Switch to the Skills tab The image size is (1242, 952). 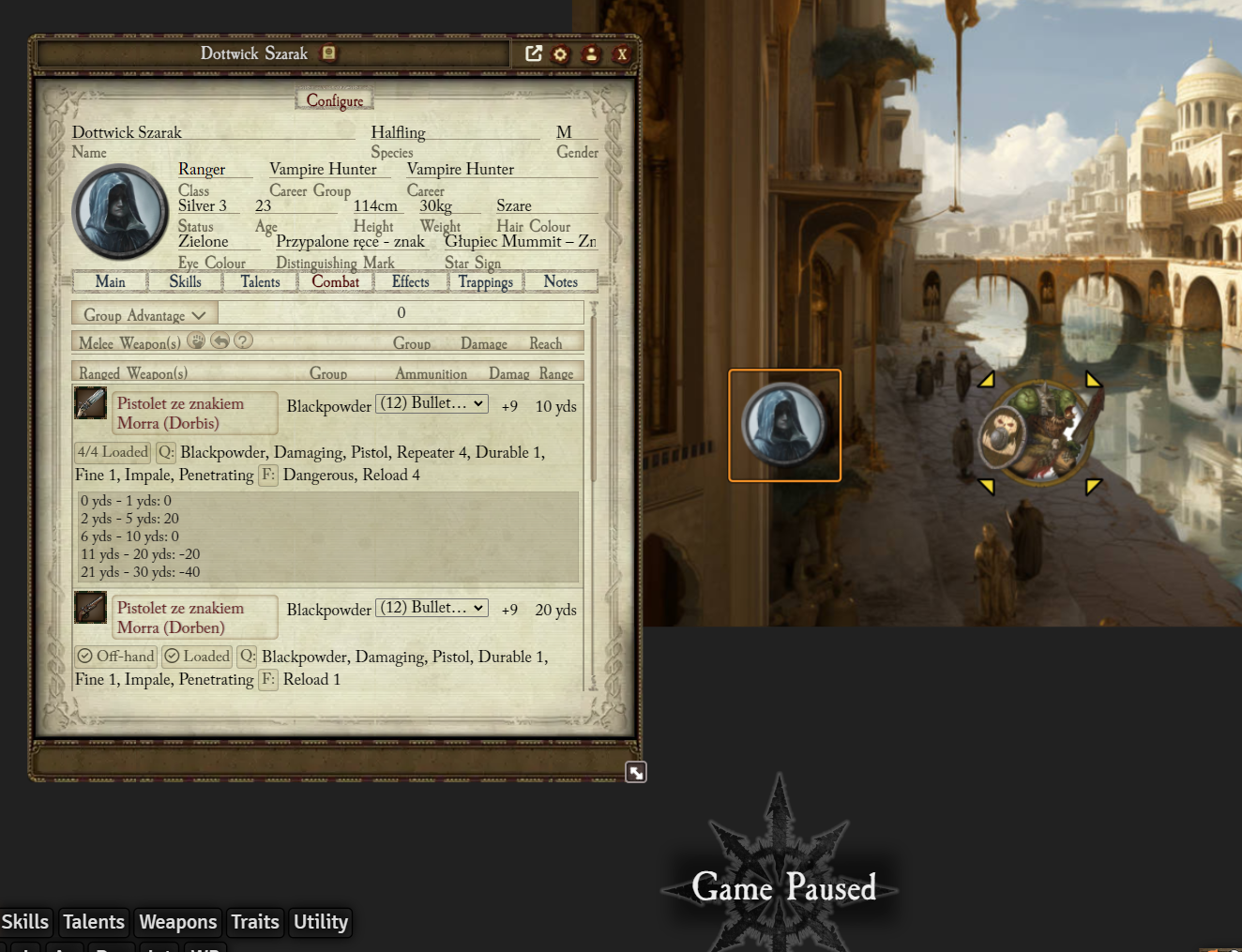[185, 281]
